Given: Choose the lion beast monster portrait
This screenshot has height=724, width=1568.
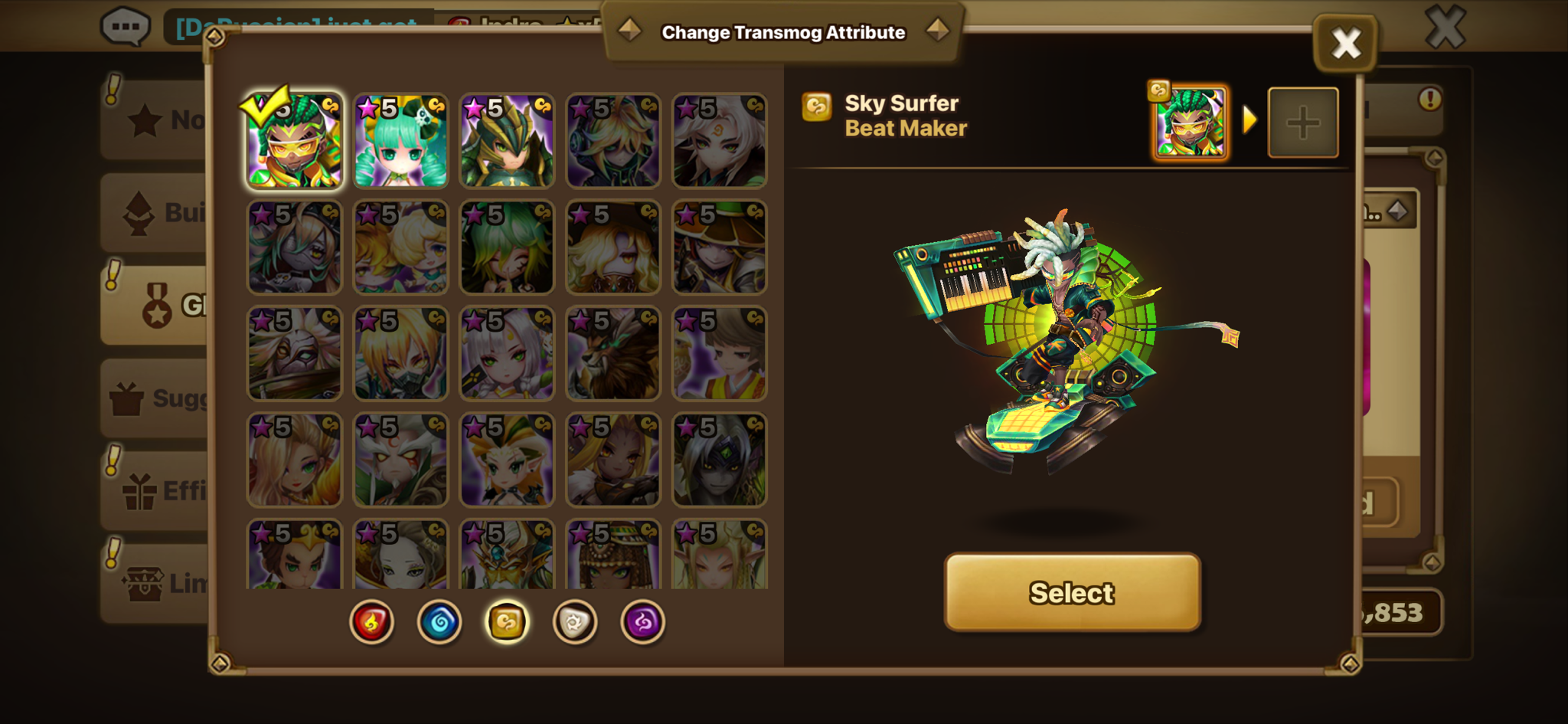Looking at the screenshot, I should pyautogui.click(x=612, y=354).
